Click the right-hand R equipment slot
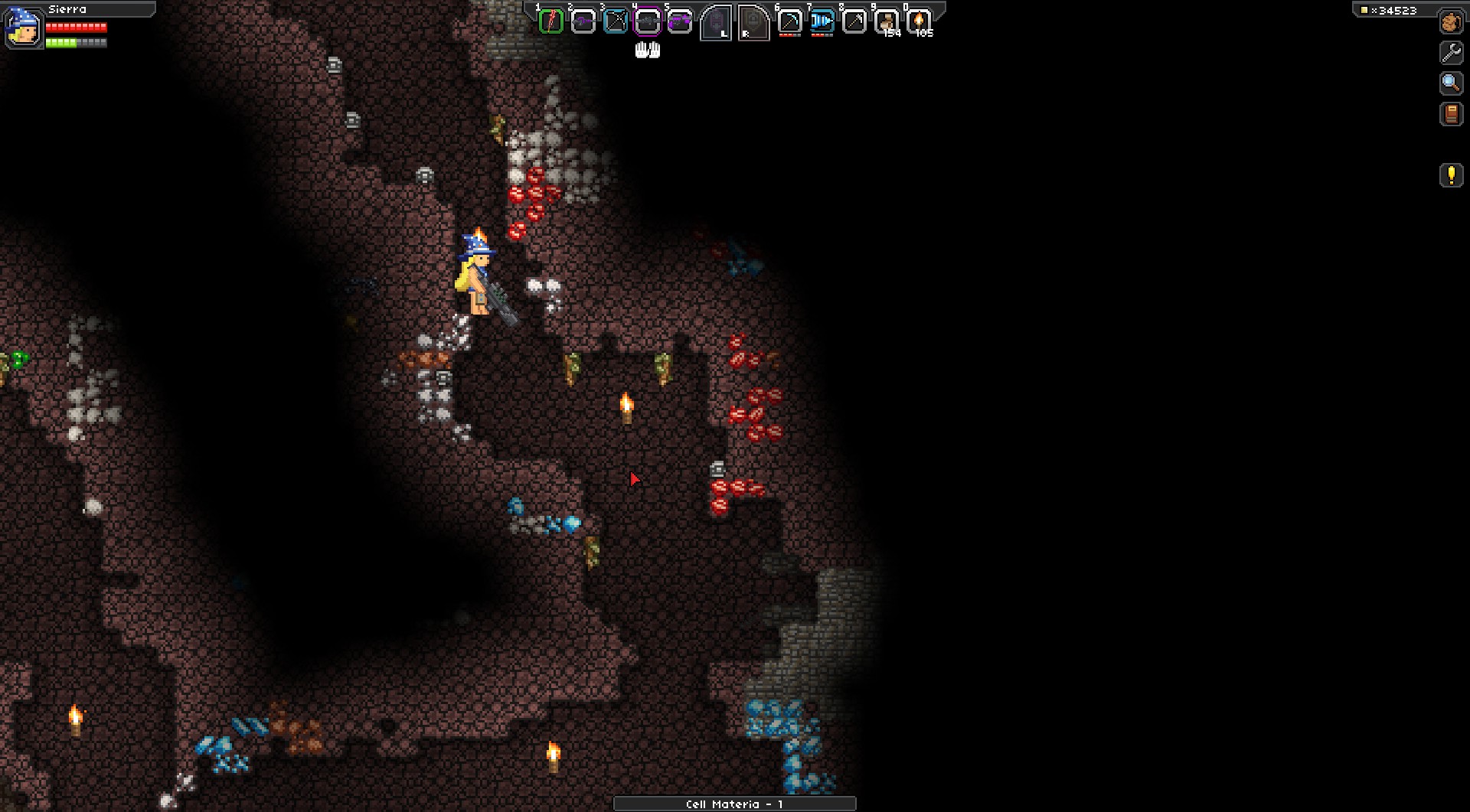 pos(753,22)
